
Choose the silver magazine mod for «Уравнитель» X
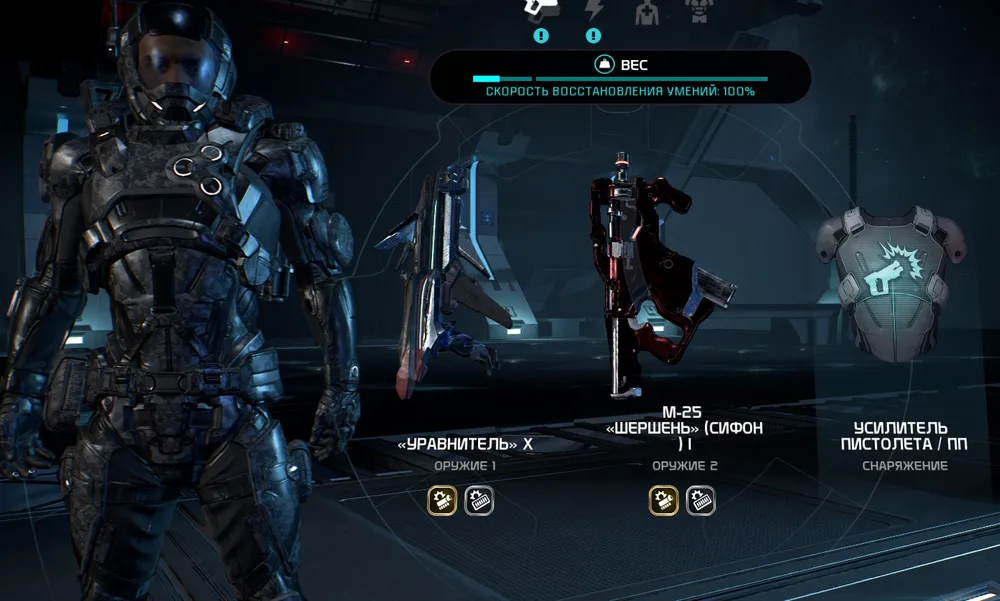480,500
